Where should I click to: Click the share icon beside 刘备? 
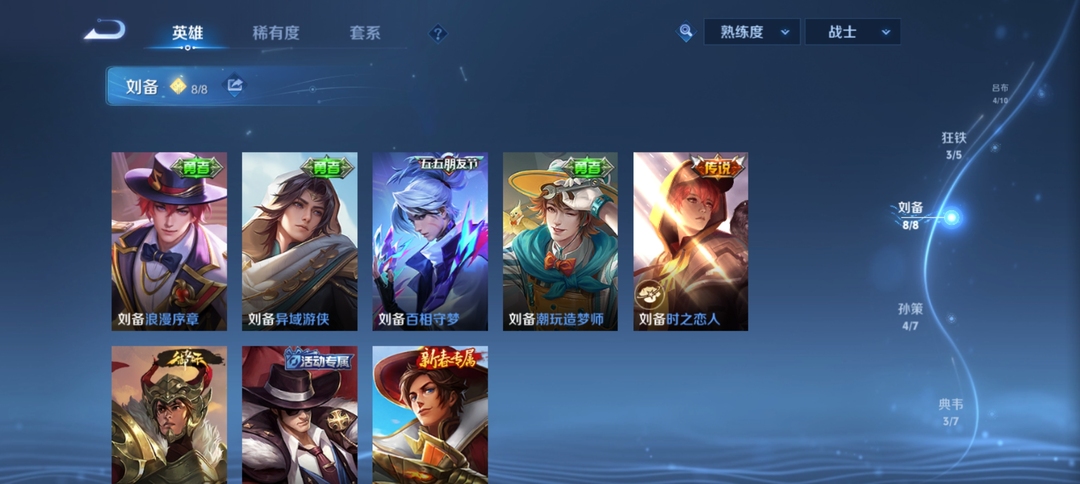pos(235,86)
